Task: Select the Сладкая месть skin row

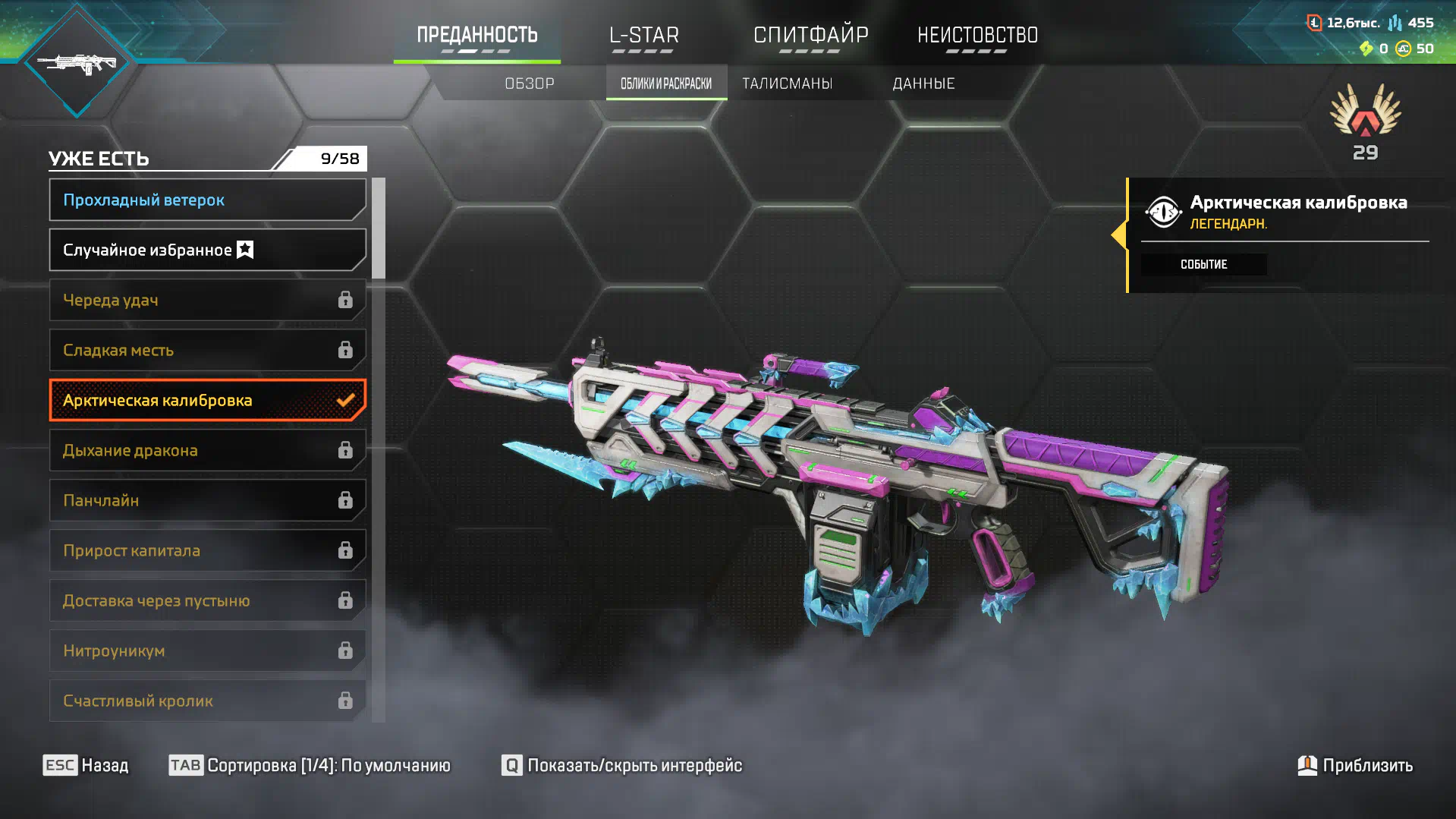Action: [207, 351]
